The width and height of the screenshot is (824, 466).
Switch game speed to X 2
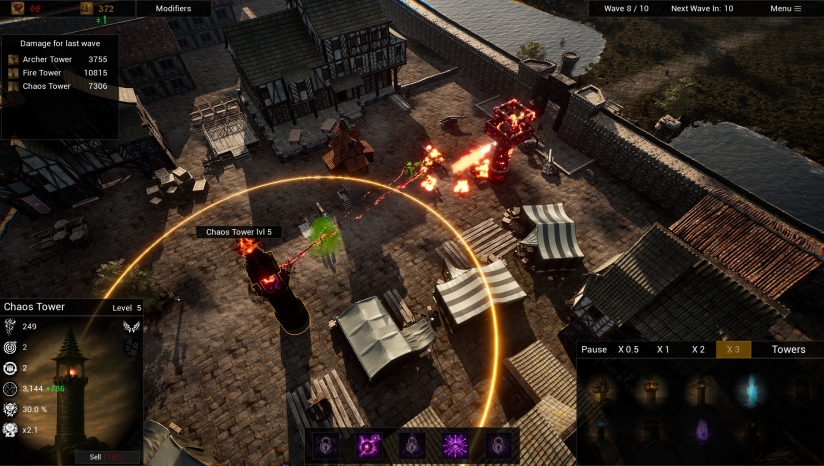click(698, 350)
